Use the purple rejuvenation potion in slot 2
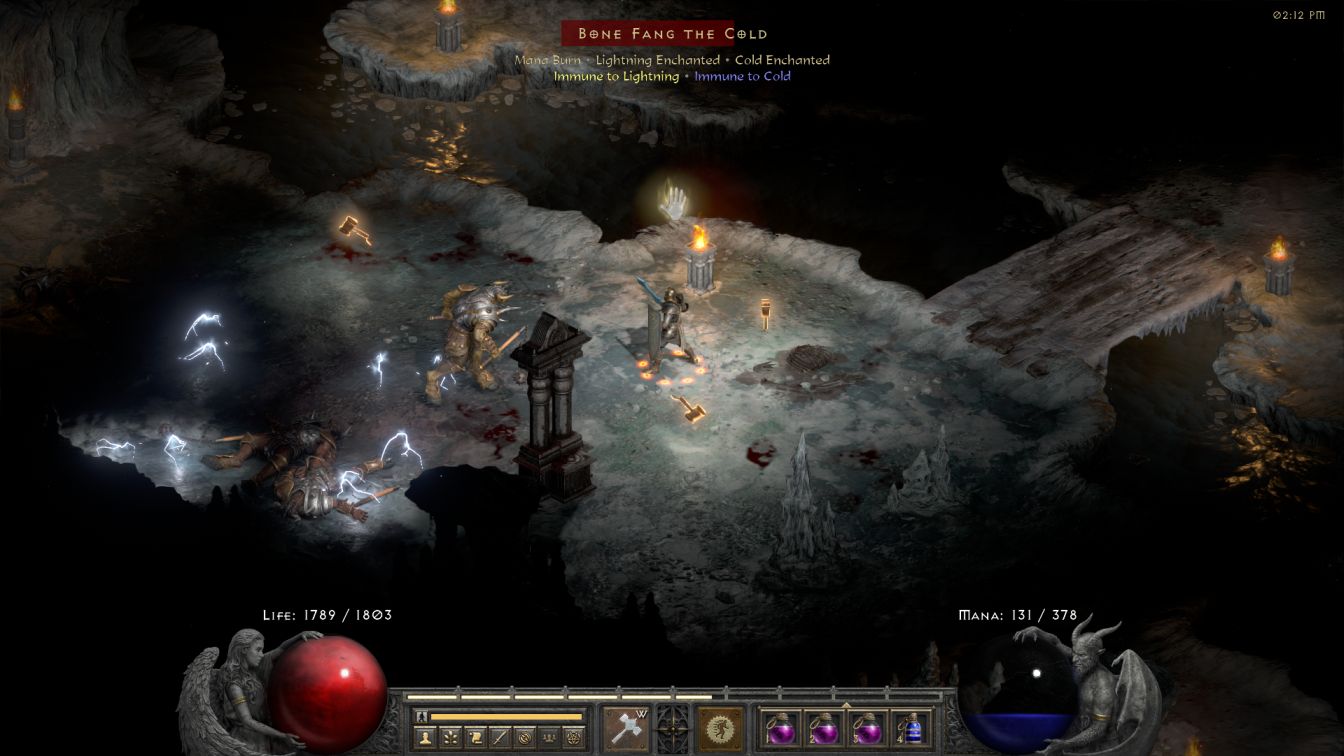The height and width of the screenshot is (756, 1344). 823,727
